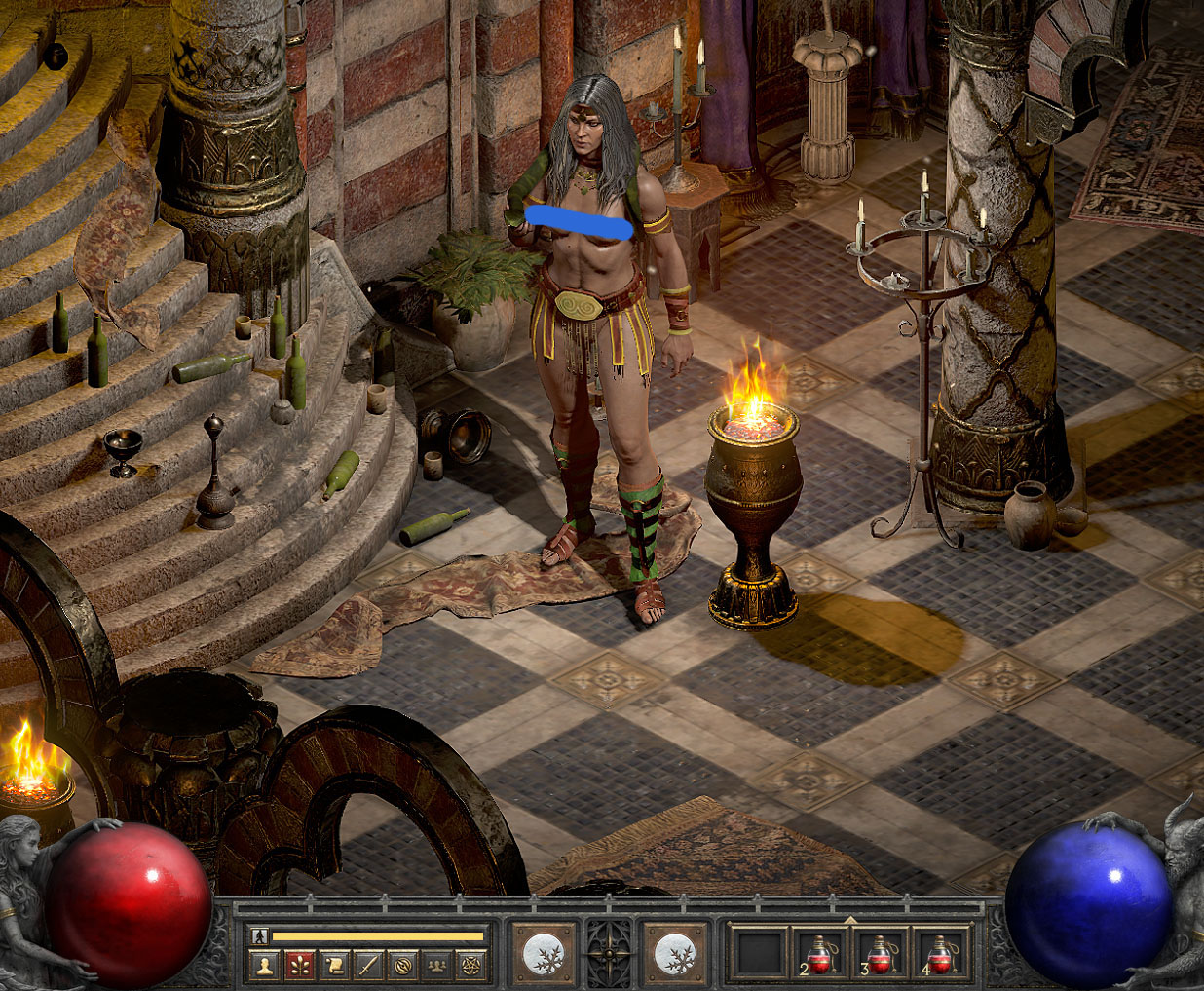Open the party screen two-figures icon
1204x991 pixels.
(x=436, y=965)
